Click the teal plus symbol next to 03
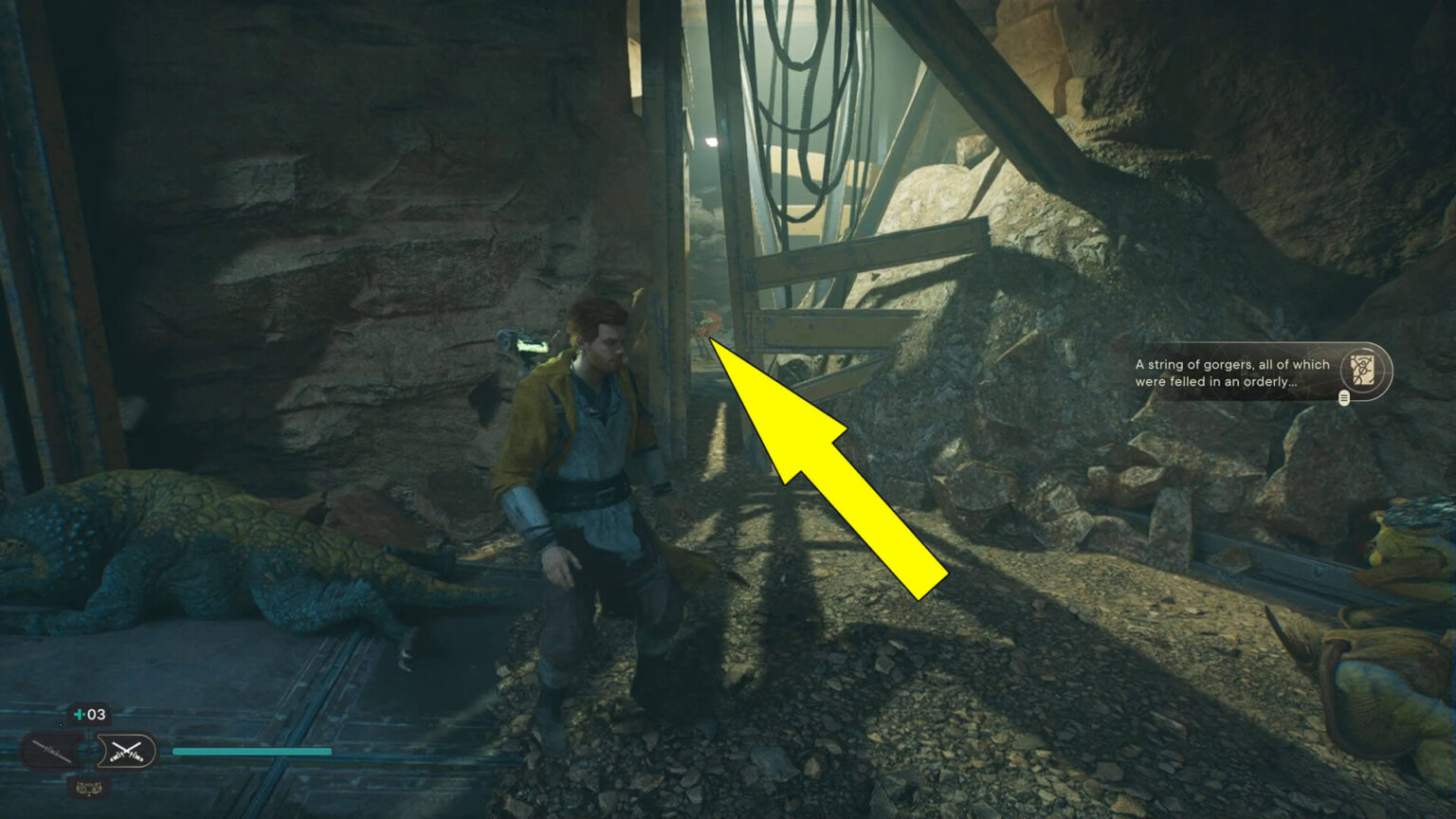Image resolution: width=1456 pixels, height=819 pixels. click(x=79, y=715)
